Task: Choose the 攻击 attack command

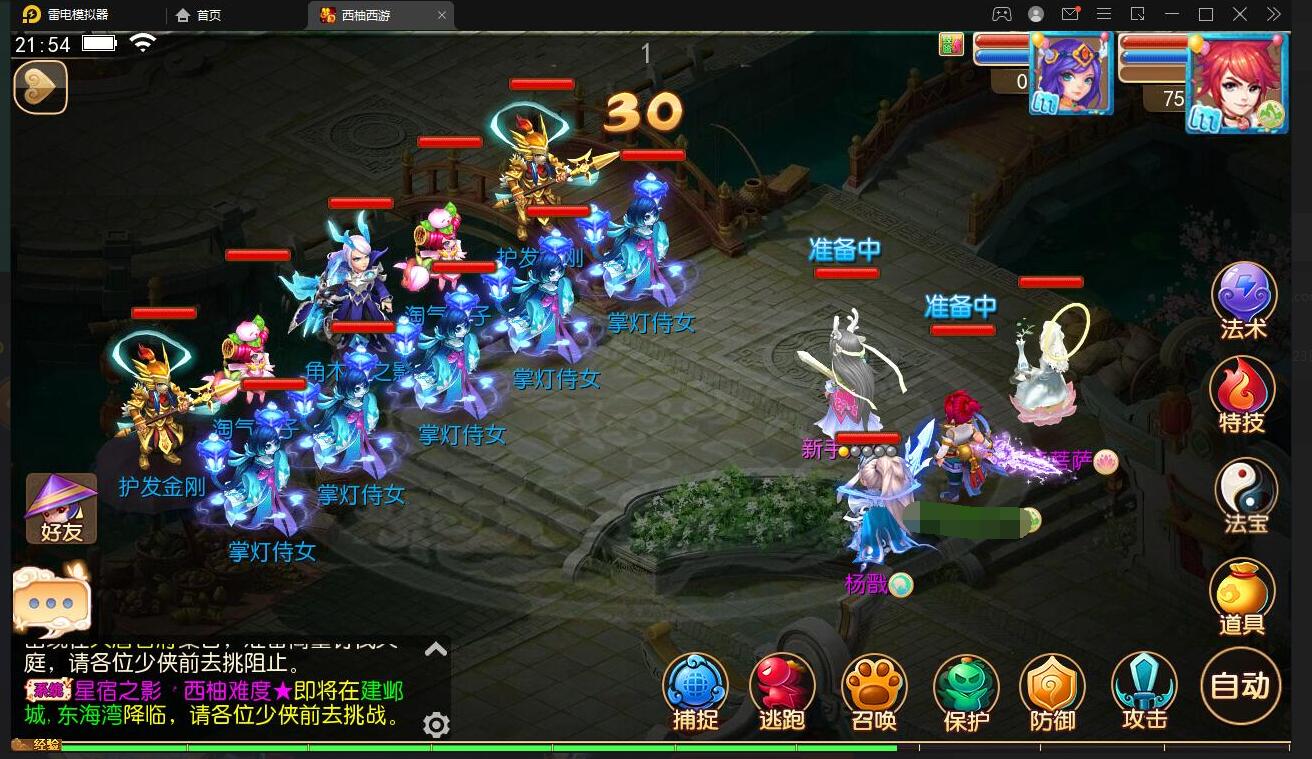Action: click(x=1144, y=690)
